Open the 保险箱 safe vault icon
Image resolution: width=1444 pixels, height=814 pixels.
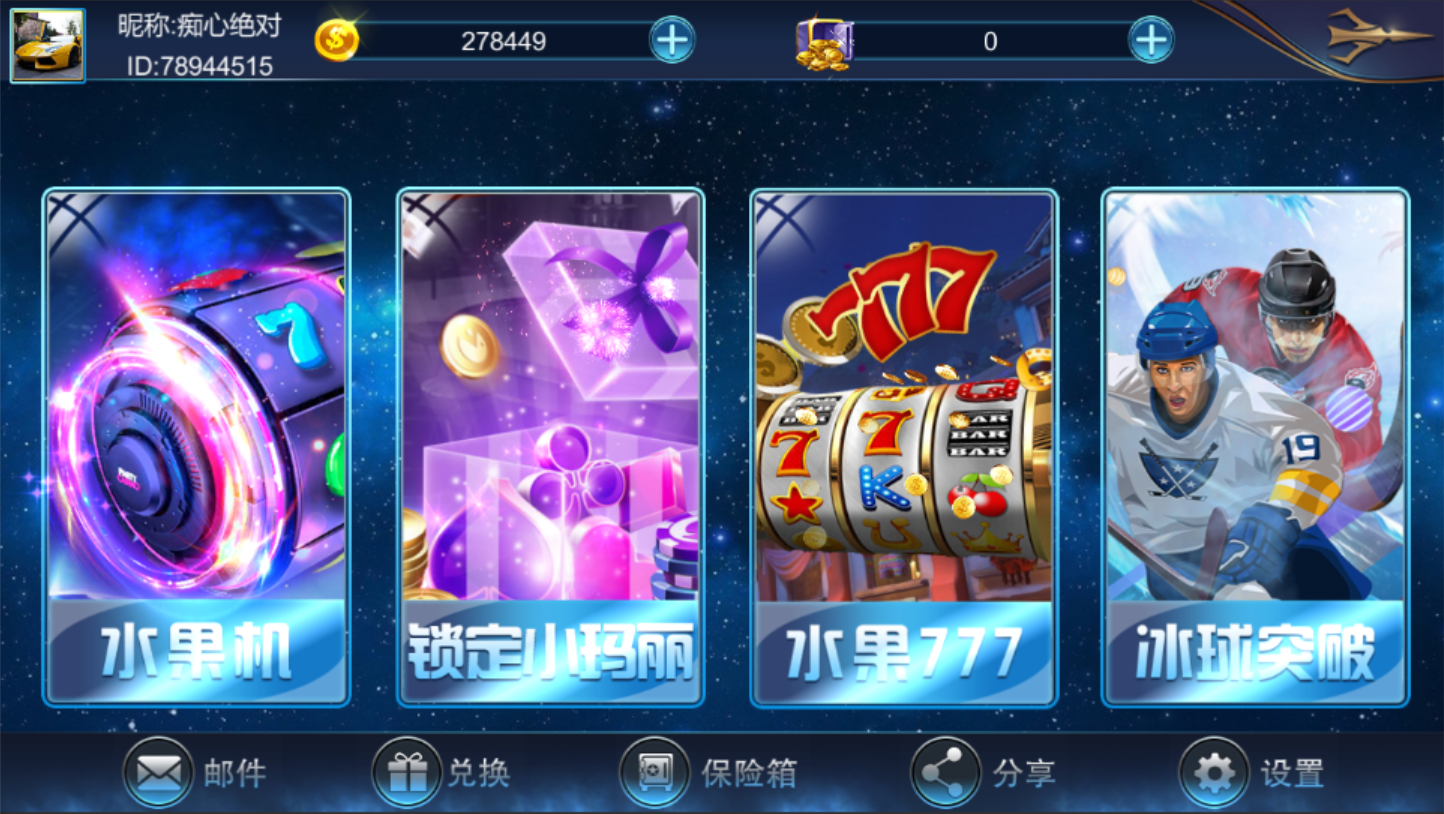655,772
